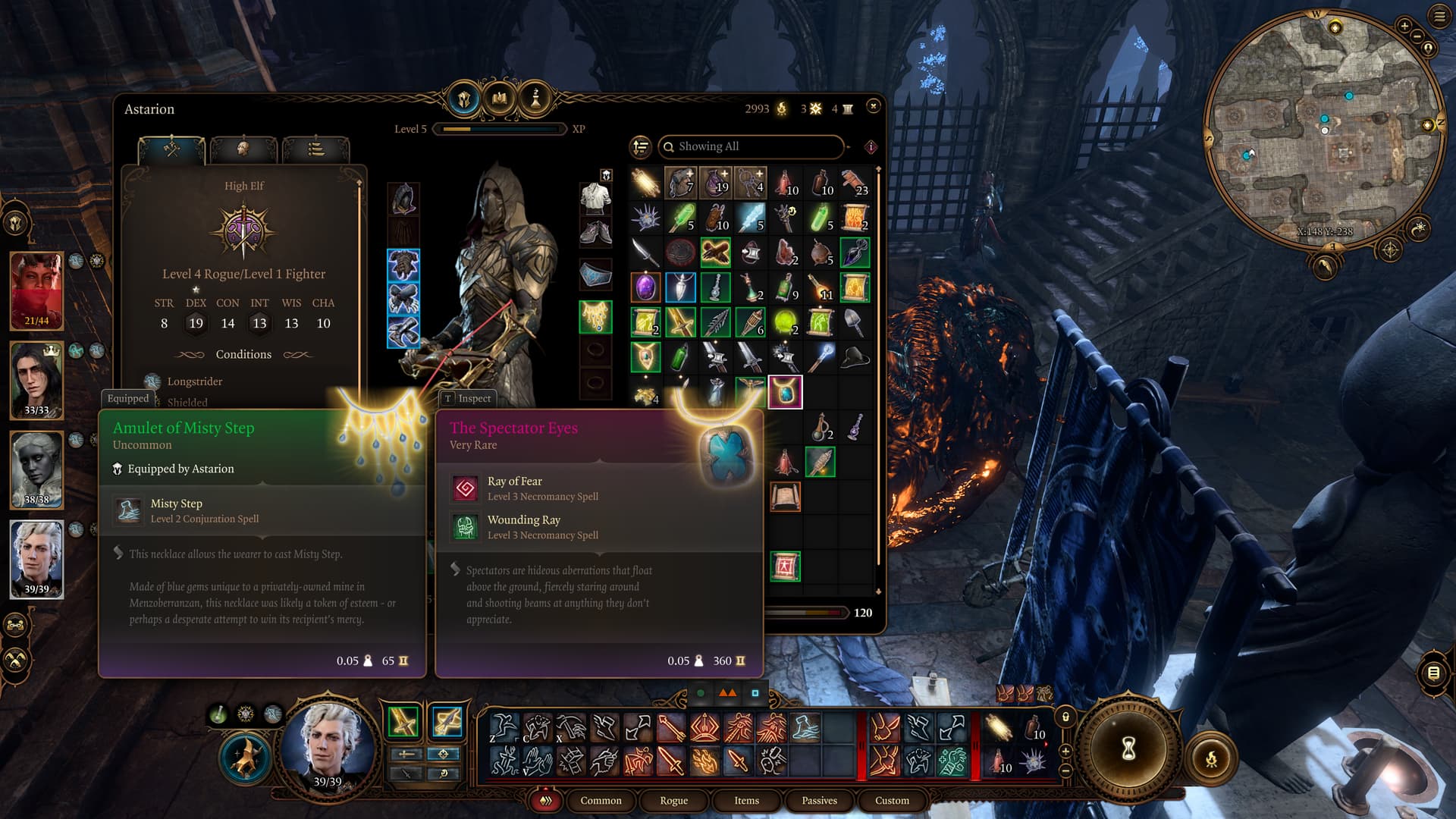Open the inventory sort options button
Viewport: 1456px width, 819px height.
641,146
